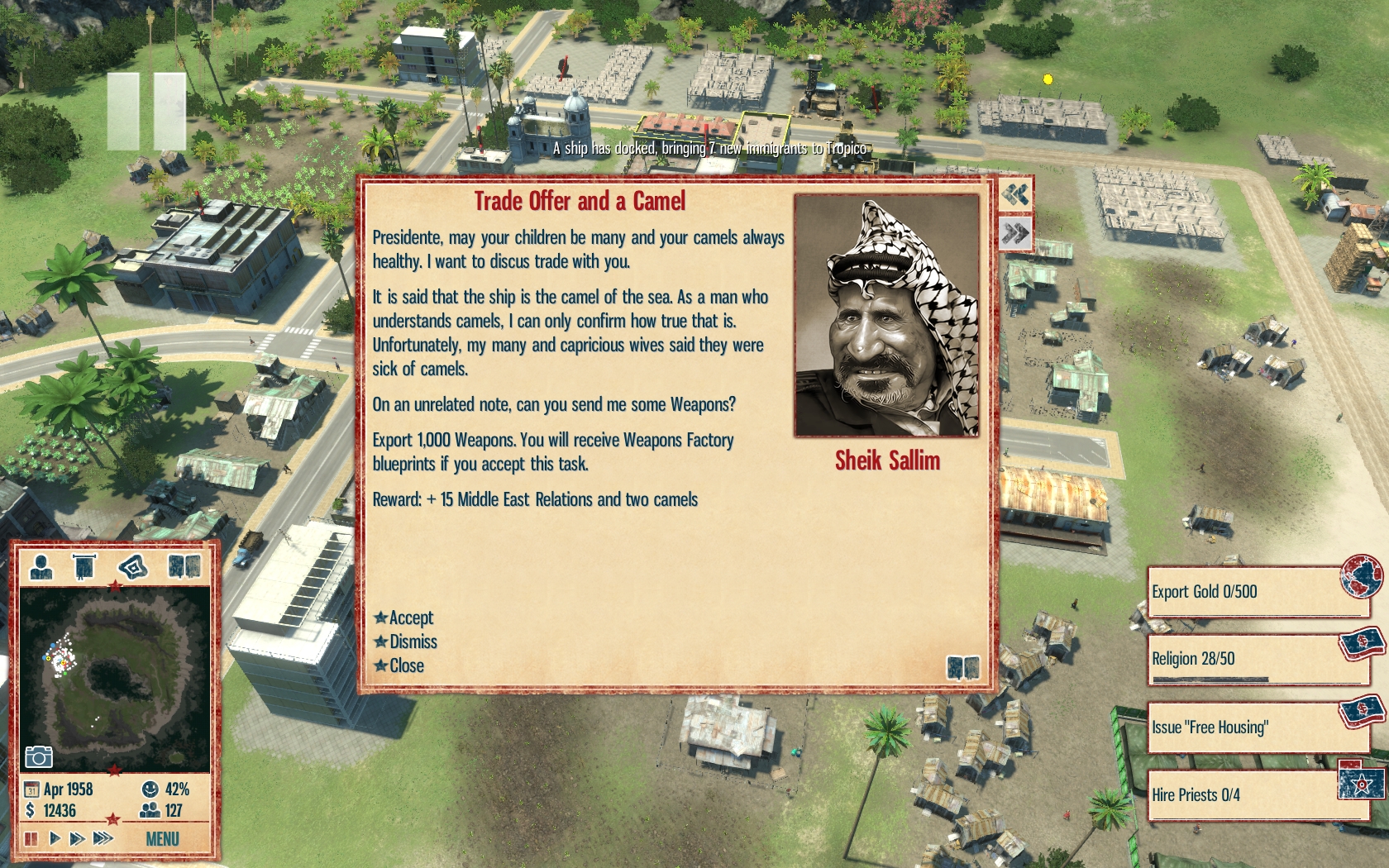Viewport: 1389px width, 868px height.
Task: Open the Export Gold 0/500 task
Action: pos(1255,592)
